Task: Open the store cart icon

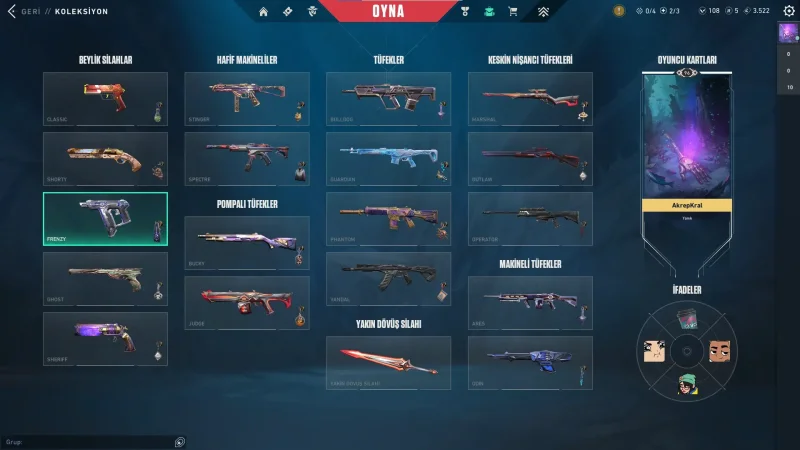Action: click(513, 11)
